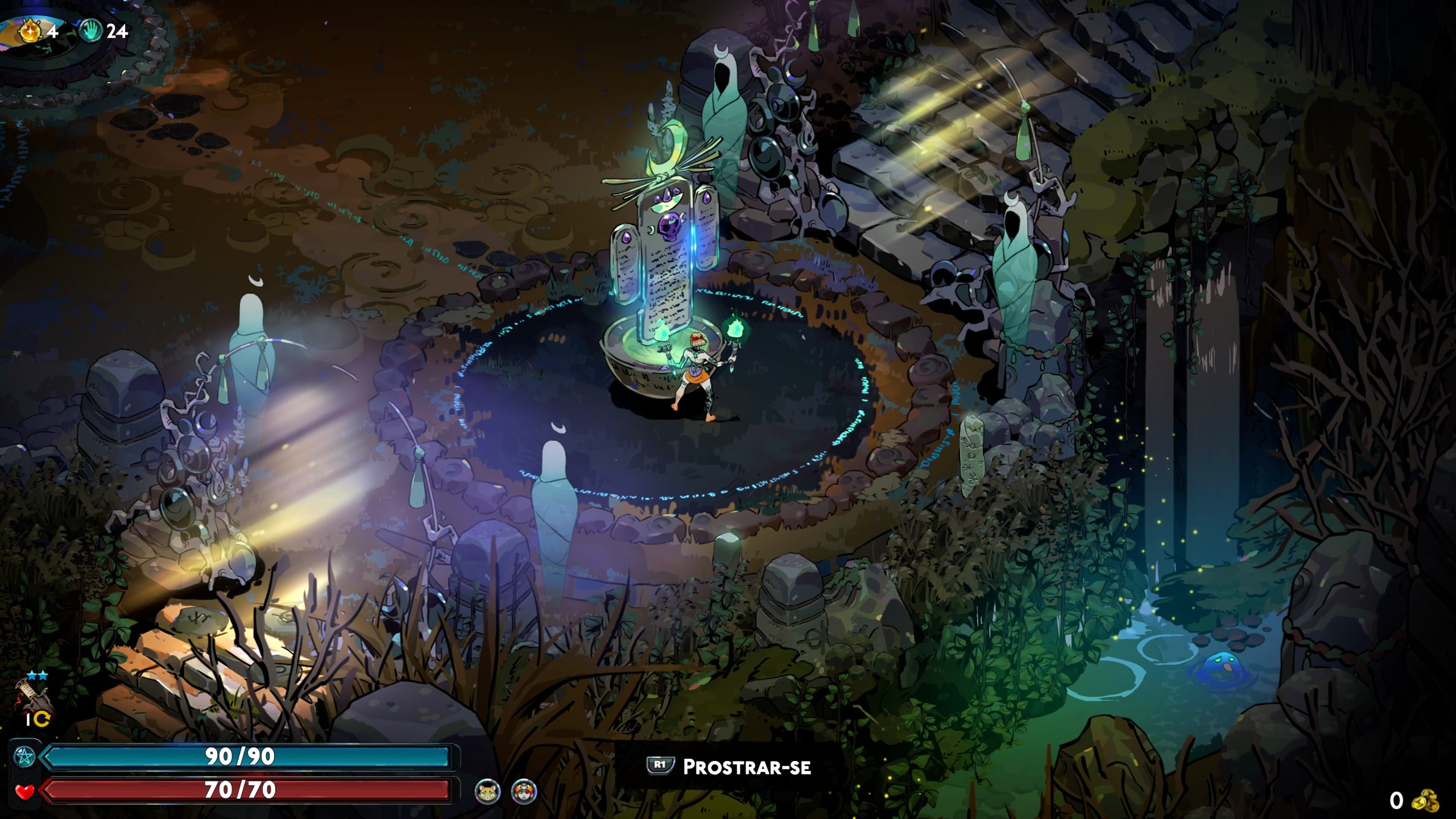
Task: Click the red heart health icon
Action: click(24, 791)
